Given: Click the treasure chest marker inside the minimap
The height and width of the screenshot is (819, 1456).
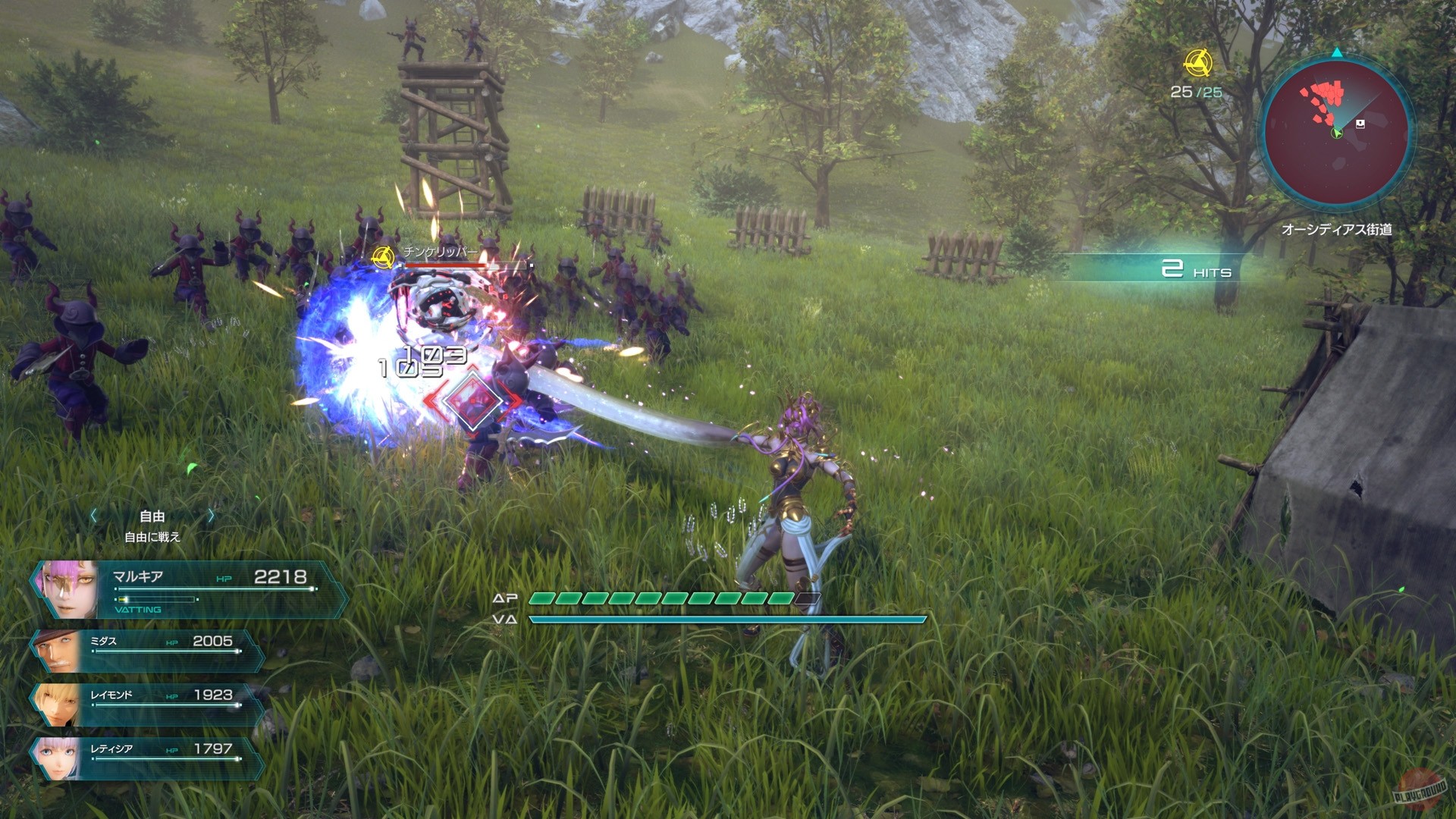Looking at the screenshot, I should pyautogui.click(x=1360, y=124).
